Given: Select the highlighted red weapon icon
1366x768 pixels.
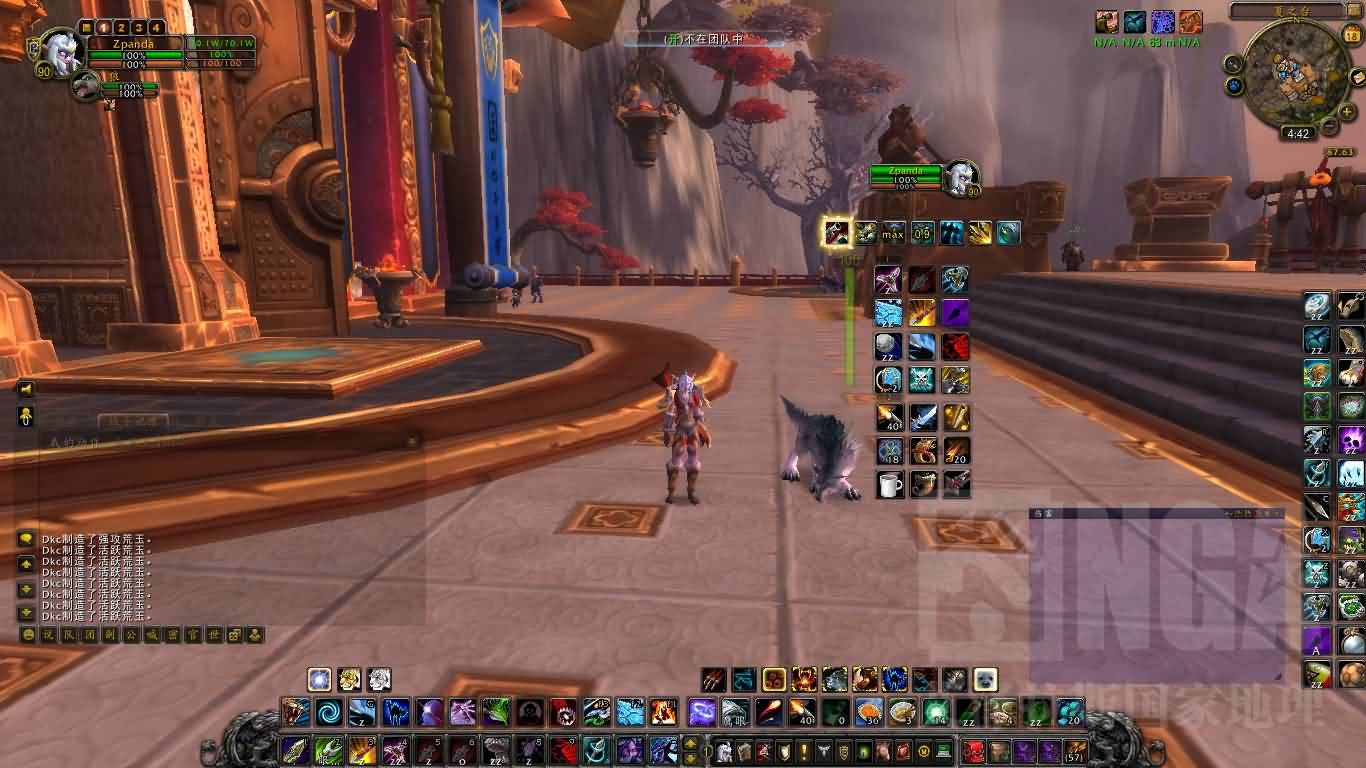Looking at the screenshot, I should pos(836,233).
